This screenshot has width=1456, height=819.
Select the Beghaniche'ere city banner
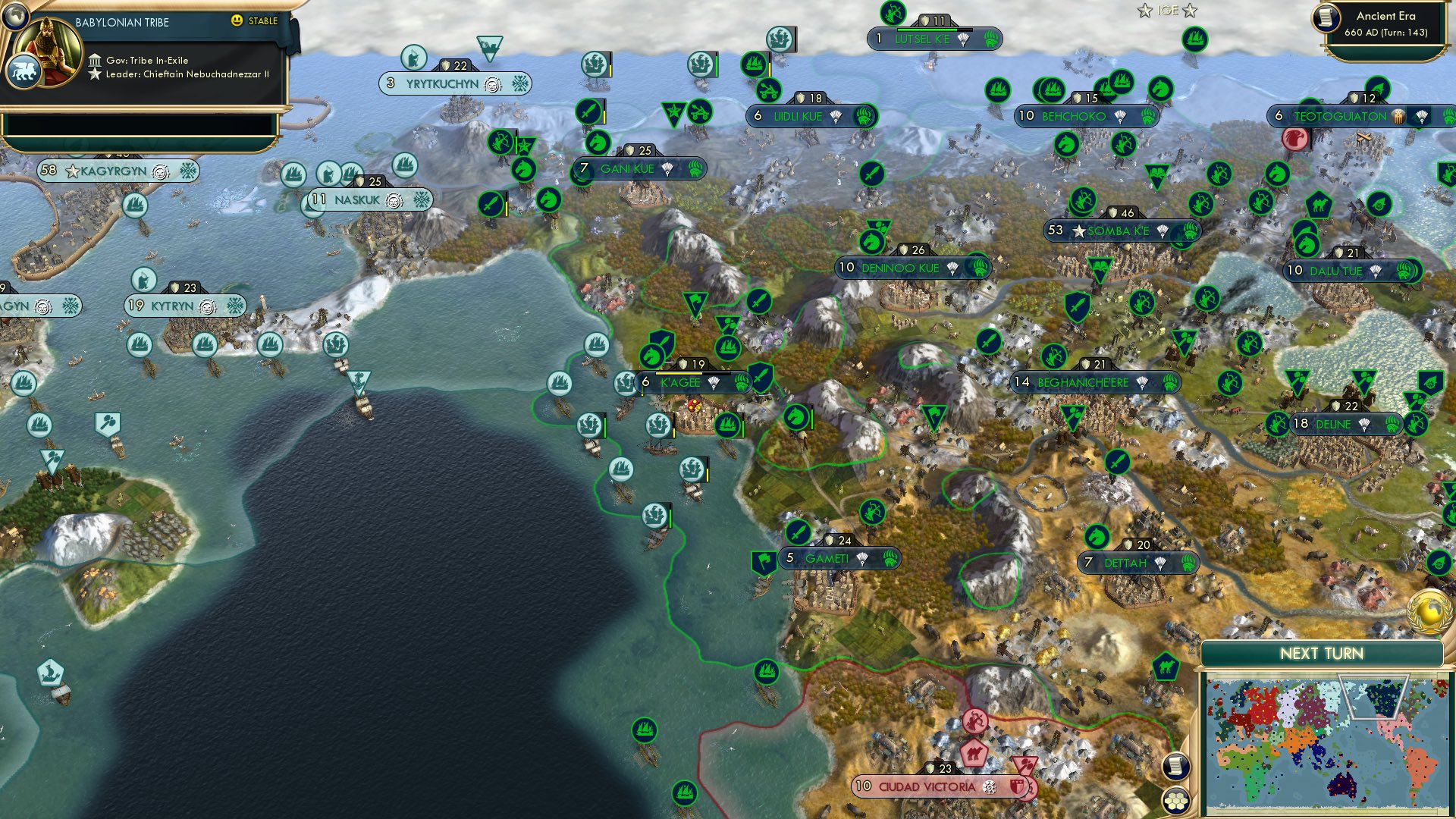[1082, 383]
